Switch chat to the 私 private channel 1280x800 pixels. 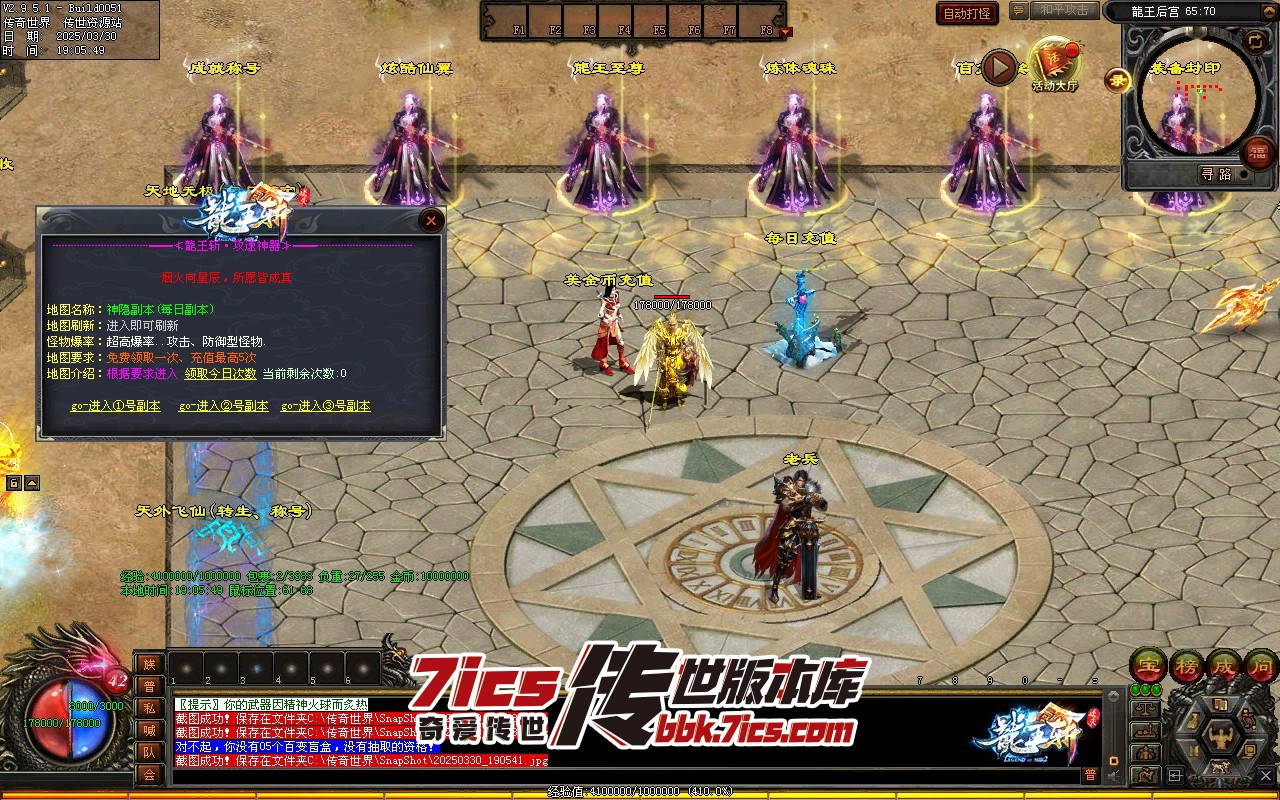(149, 708)
